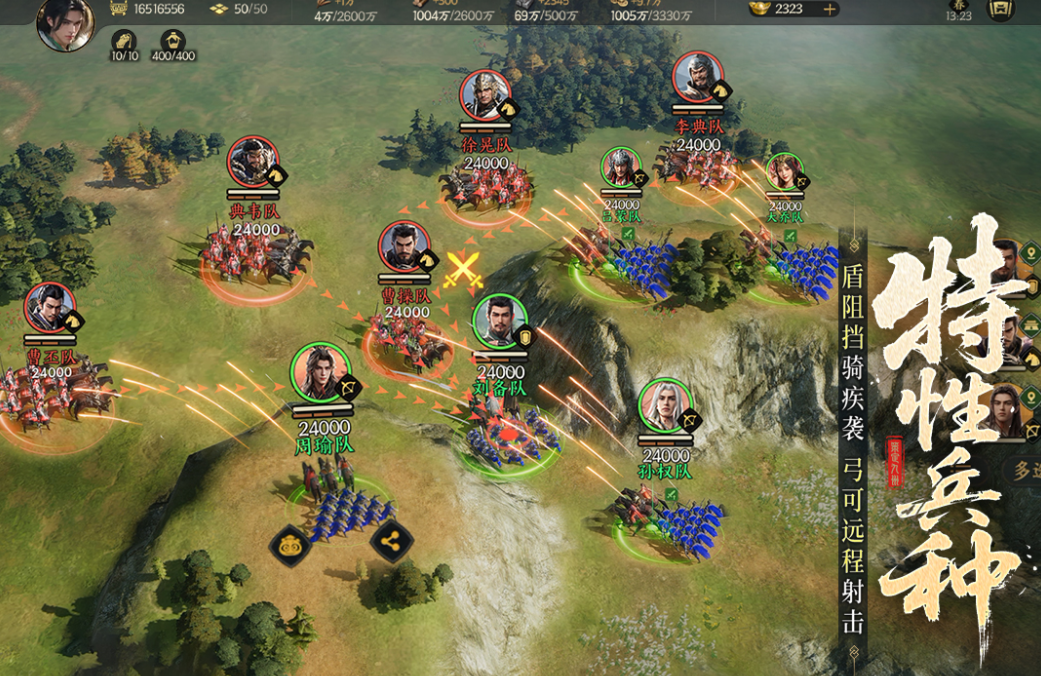The image size is (1041, 676).
Task: Activate the gold money-bag diamond button
Action: 291,546
